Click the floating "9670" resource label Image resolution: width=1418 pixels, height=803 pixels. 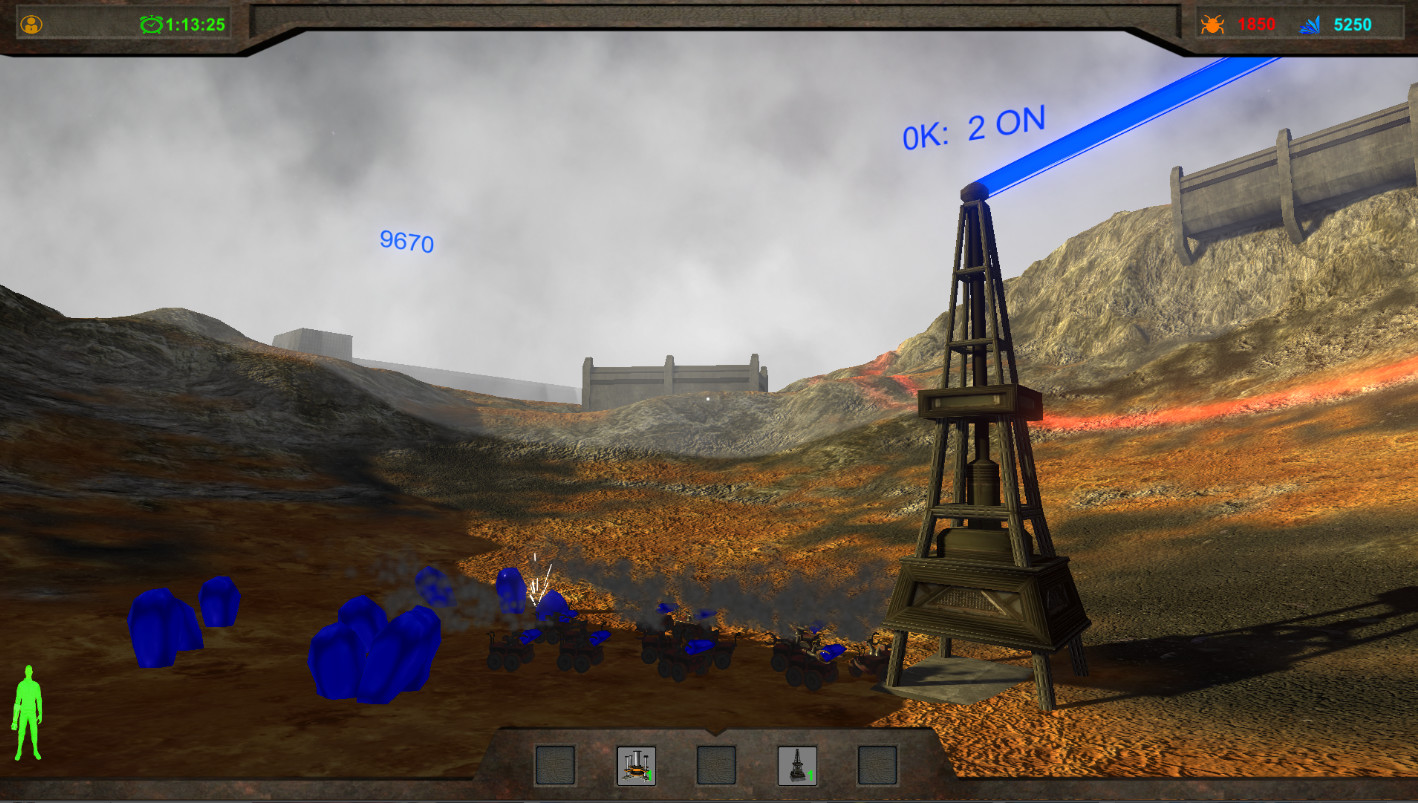click(405, 243)
